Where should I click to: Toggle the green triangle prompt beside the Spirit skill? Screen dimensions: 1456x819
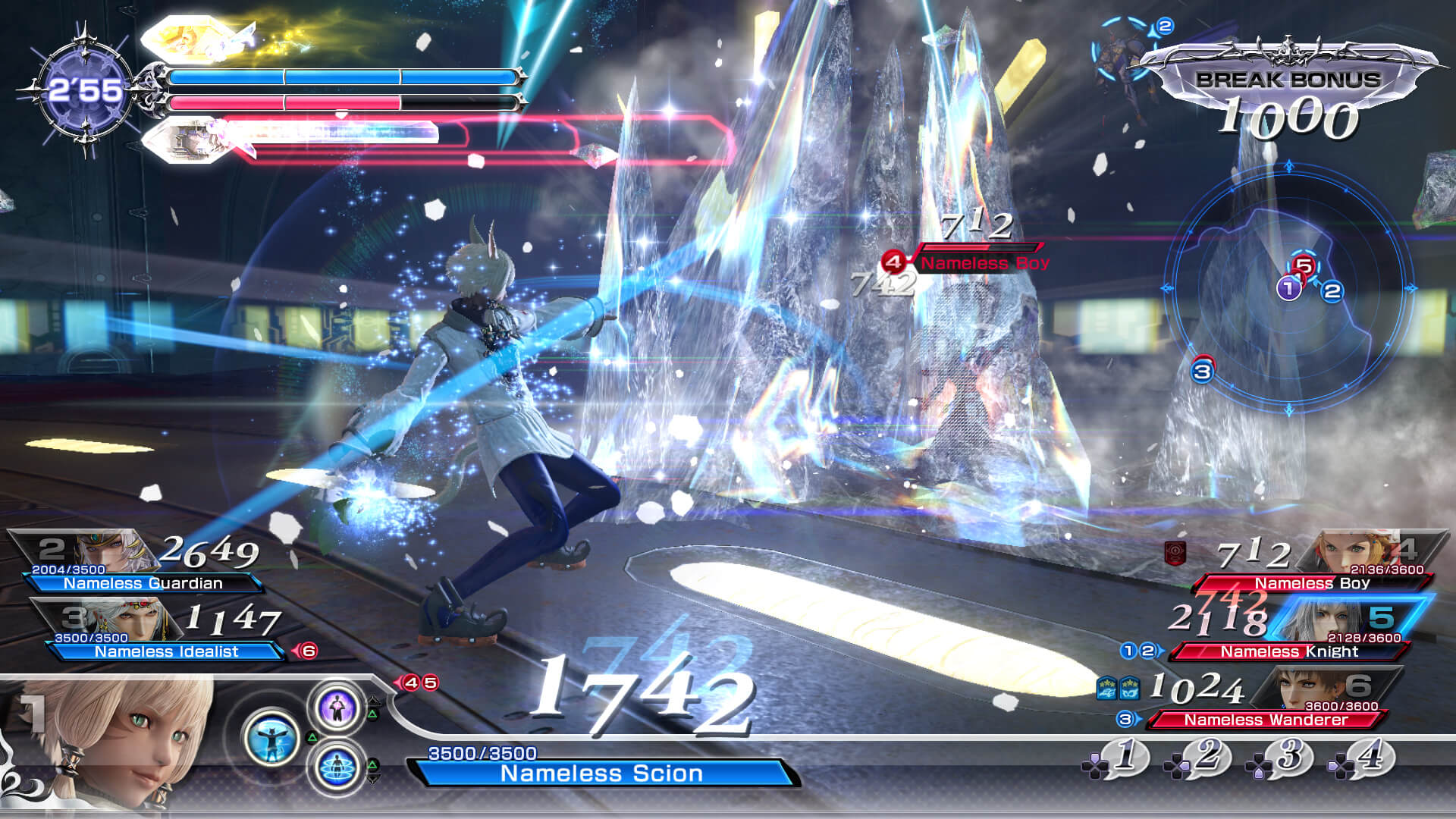point(373,714)
